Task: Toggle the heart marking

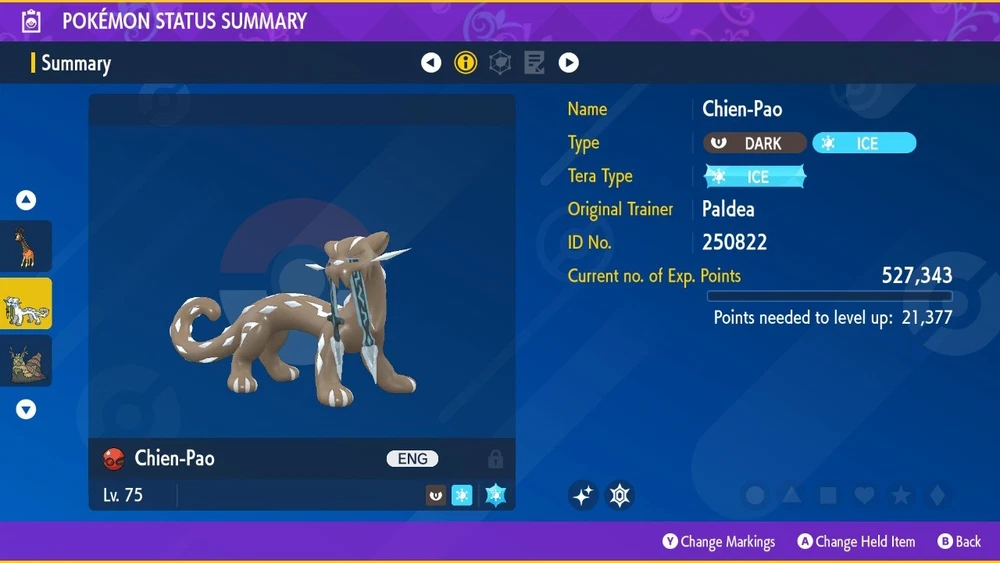Action: pos(864,495)
